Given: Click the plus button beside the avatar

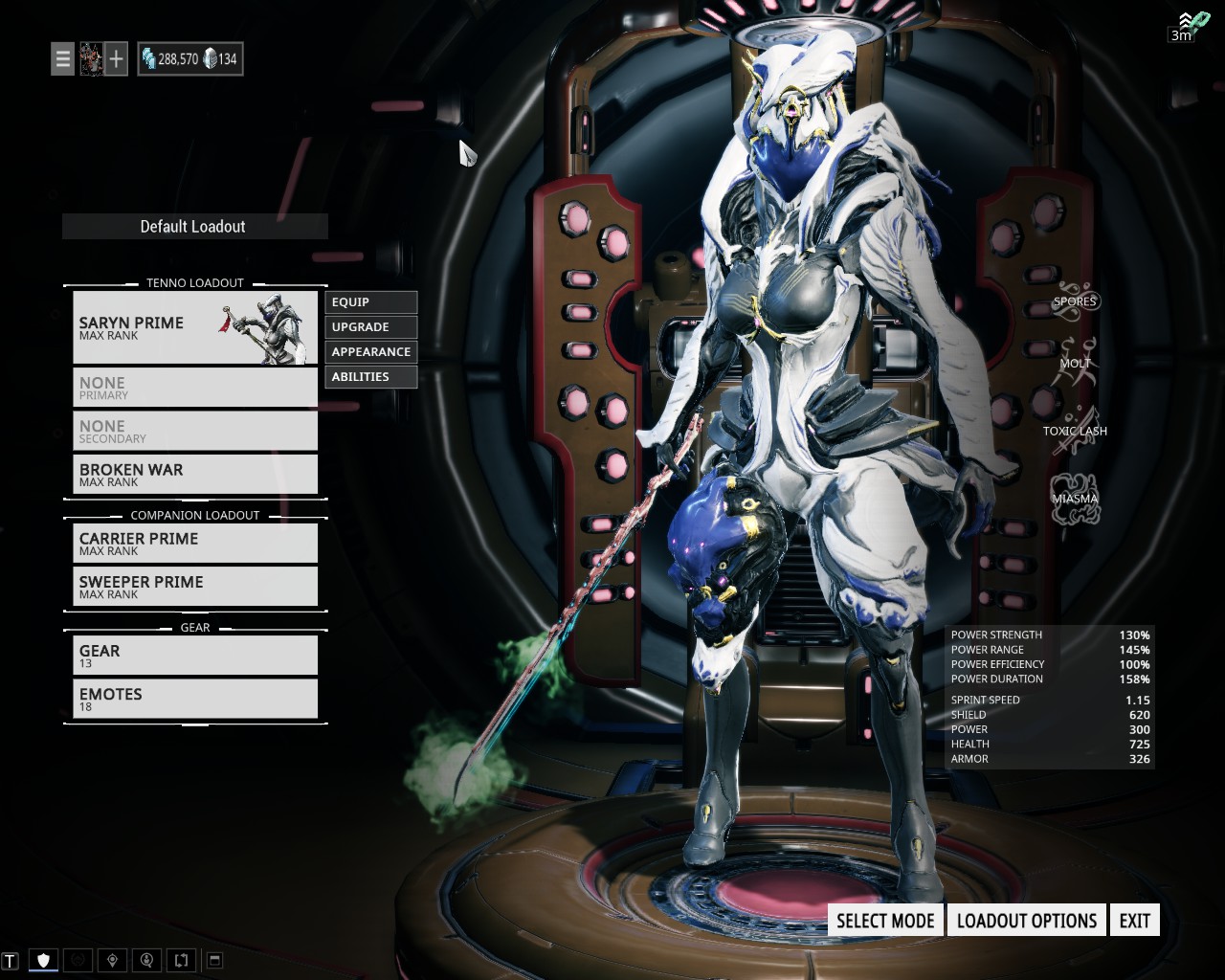Looking at the screenshot, I should tap(116, 59).
